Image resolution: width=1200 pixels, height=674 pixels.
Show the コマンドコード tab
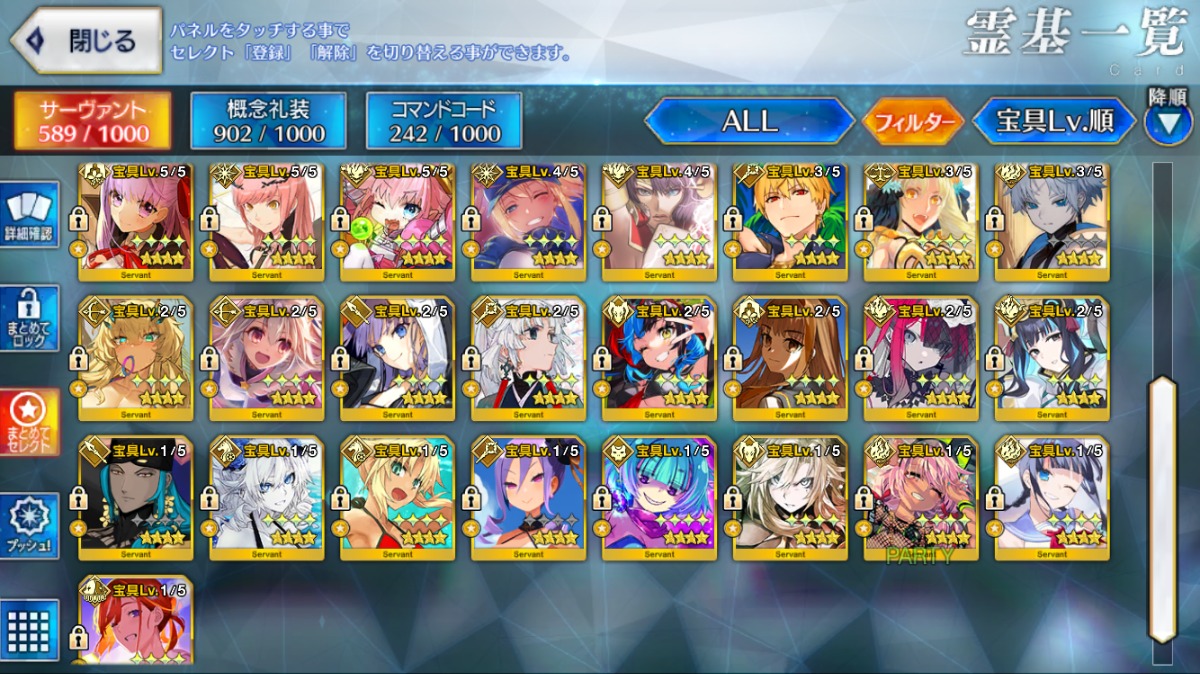[x=444, y=121]
